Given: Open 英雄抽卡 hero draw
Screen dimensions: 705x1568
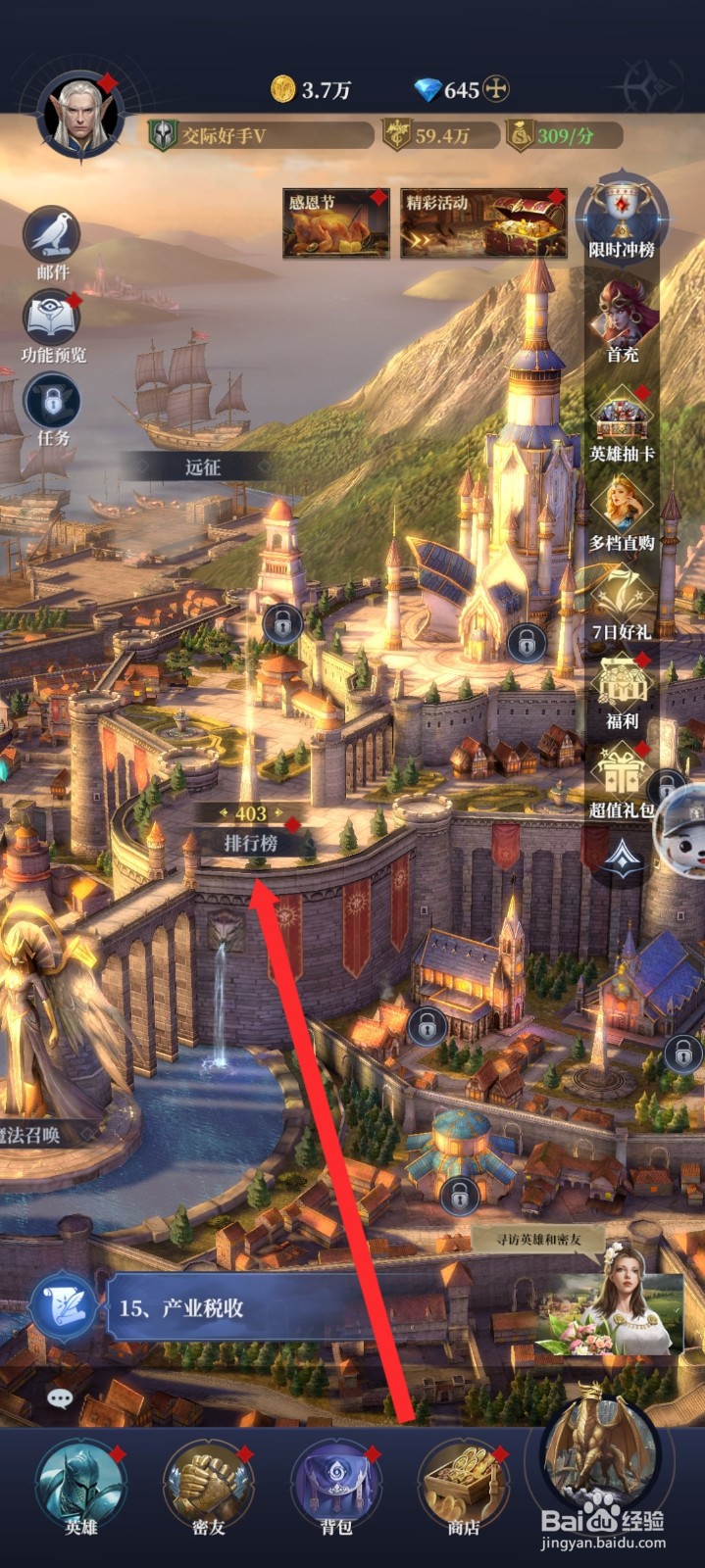Looking at the screenshot, I should pos(622,419).
